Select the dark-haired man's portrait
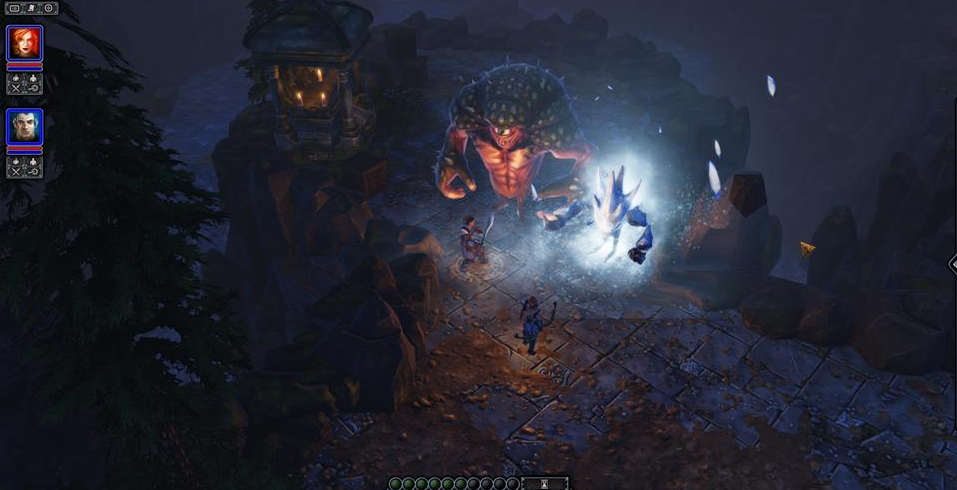The width and height of the screenshot is (957, 490). tap(24, 126)
